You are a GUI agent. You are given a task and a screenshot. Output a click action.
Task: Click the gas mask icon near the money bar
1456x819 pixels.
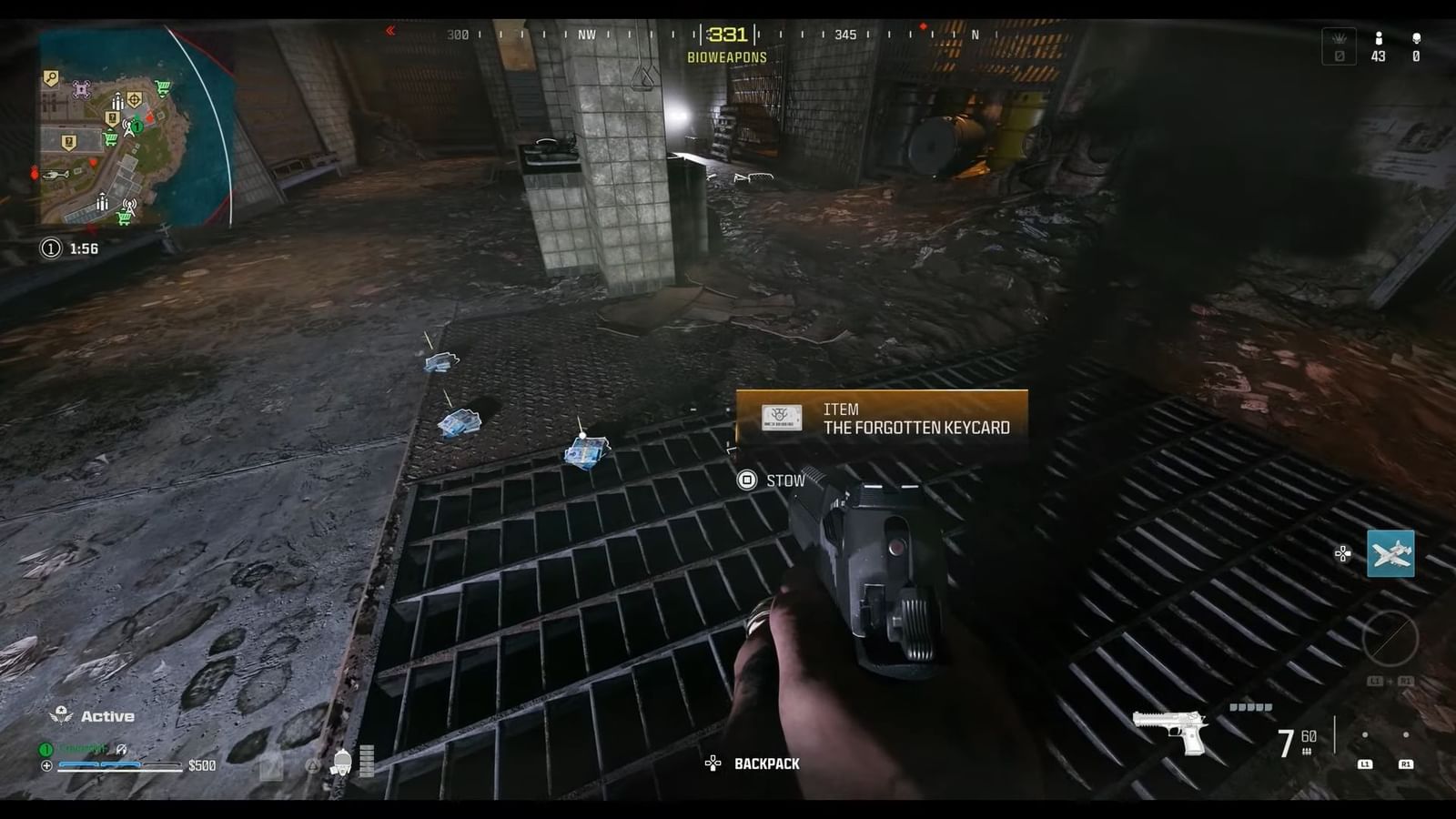(342, 763)
